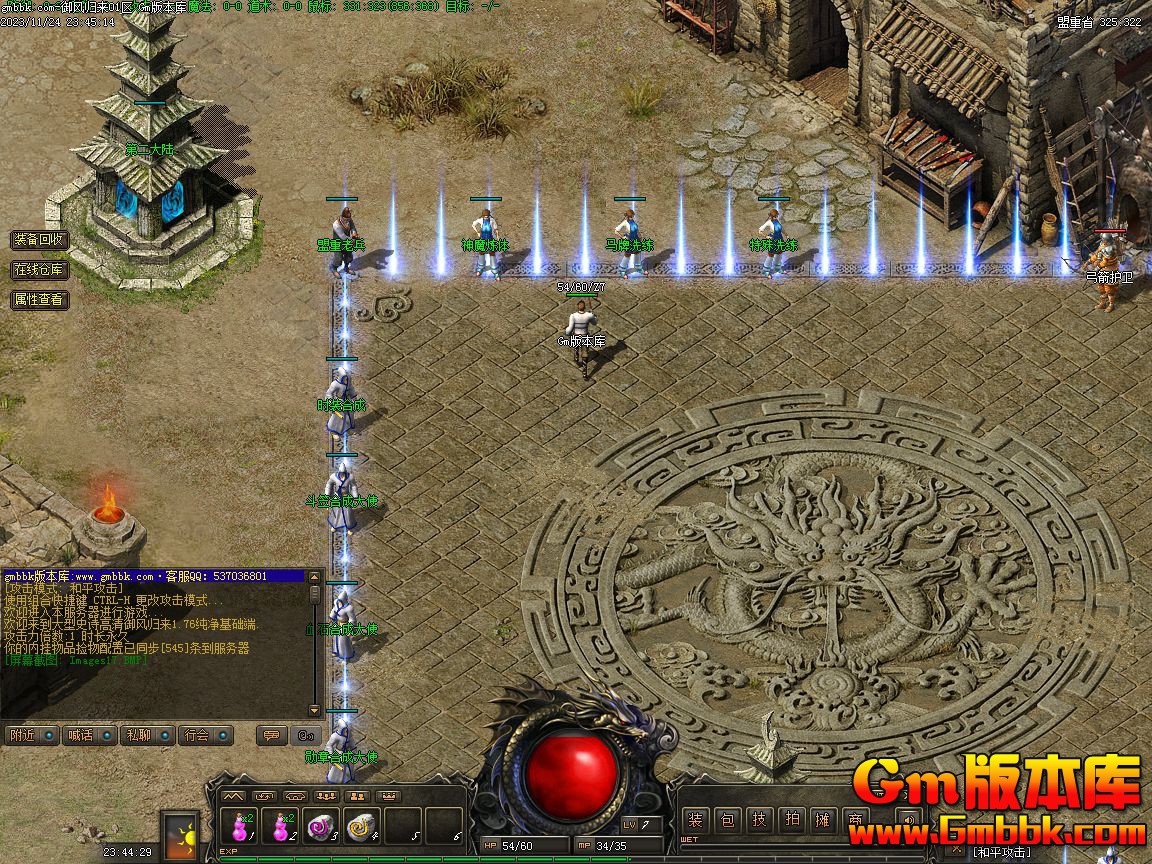The image size is (1152, 864).
Task: Open the 拍 auction panel
Action: point(792,821)
